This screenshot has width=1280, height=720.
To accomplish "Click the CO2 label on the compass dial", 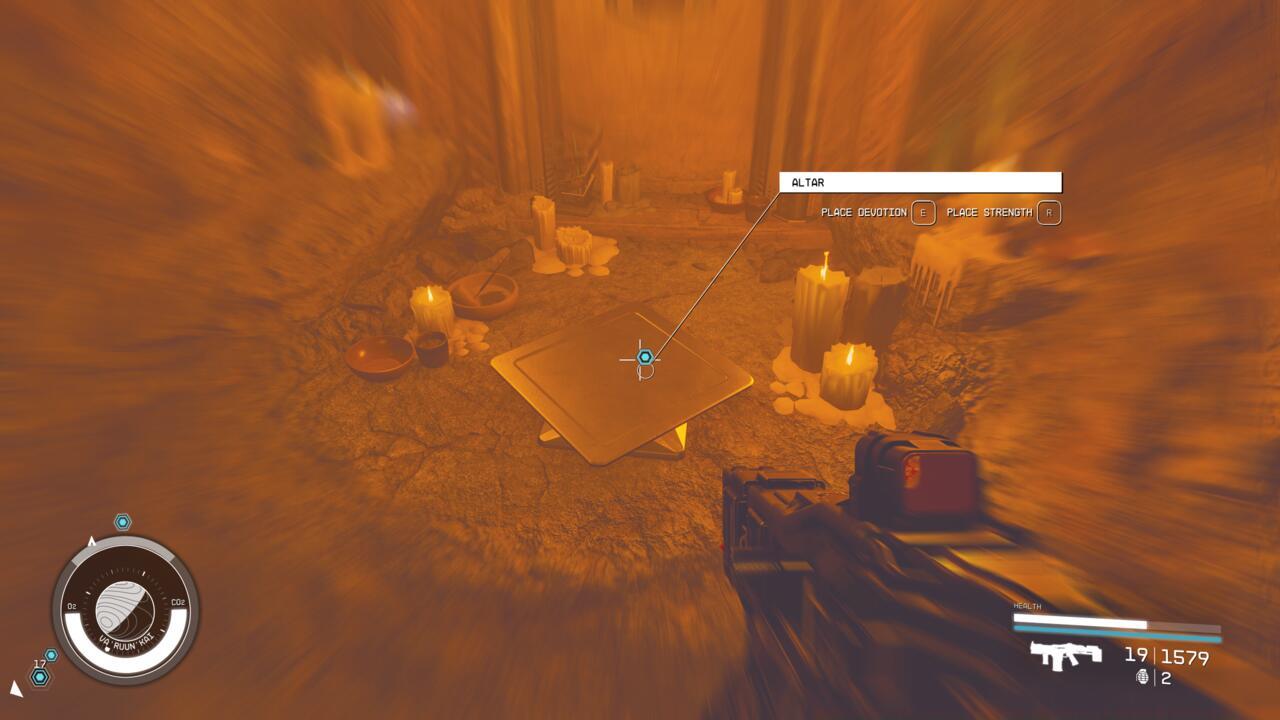I will point(179,601).
